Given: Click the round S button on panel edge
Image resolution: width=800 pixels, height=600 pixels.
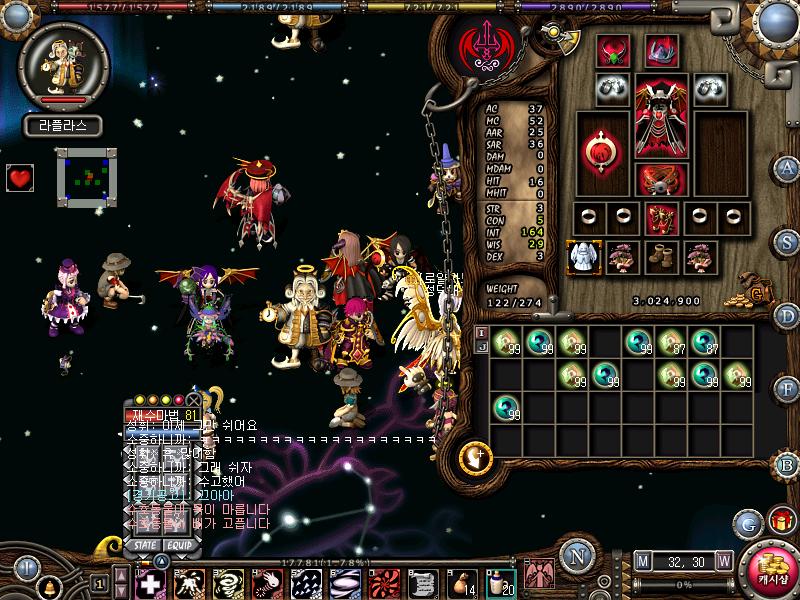Looking at the screenshot, I should pos(787,242).
